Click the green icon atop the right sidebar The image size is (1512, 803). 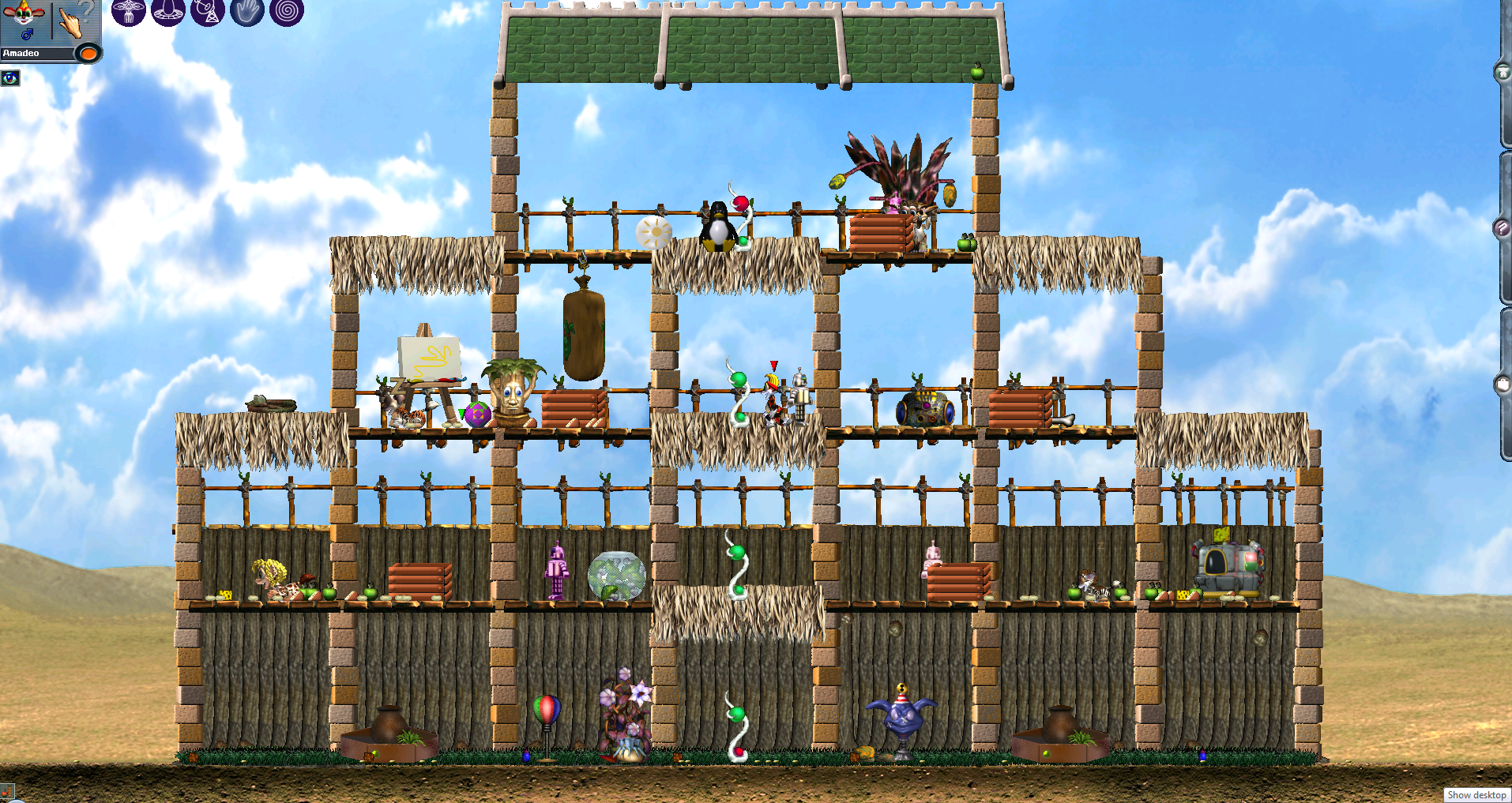point(1502,71)
